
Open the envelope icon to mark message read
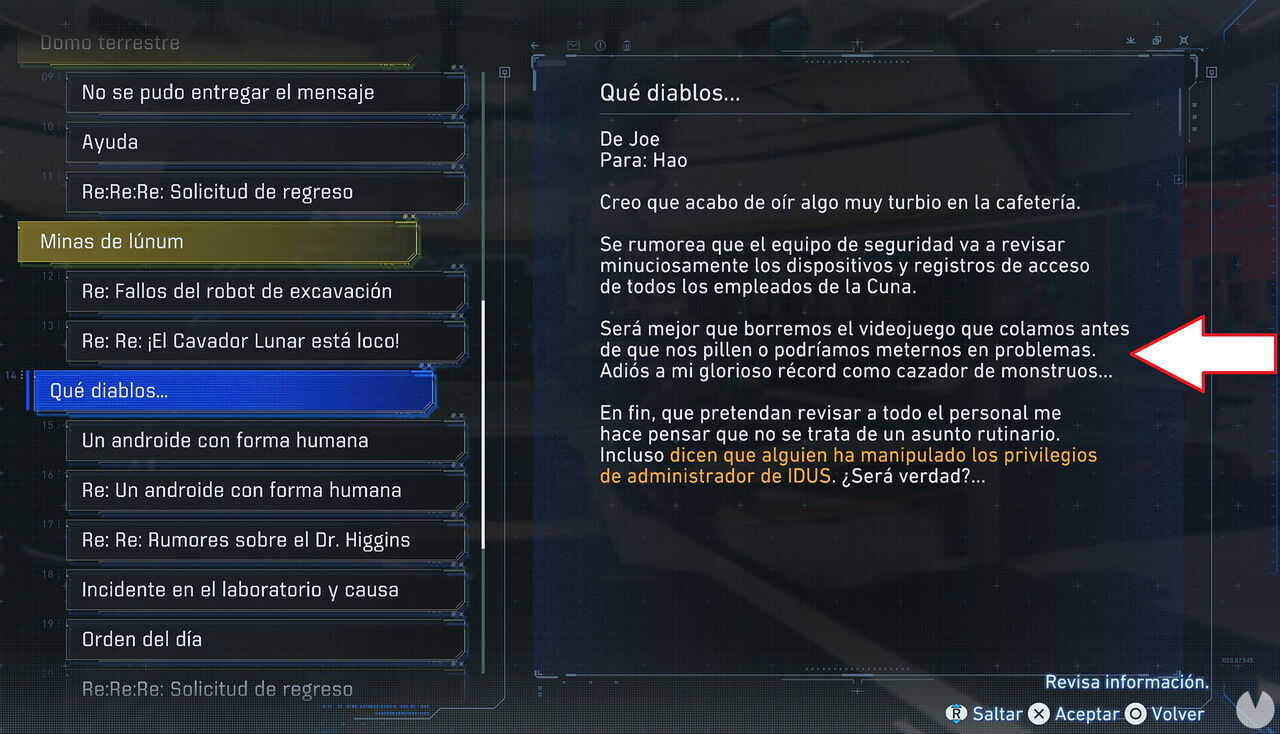pos(574,45)
